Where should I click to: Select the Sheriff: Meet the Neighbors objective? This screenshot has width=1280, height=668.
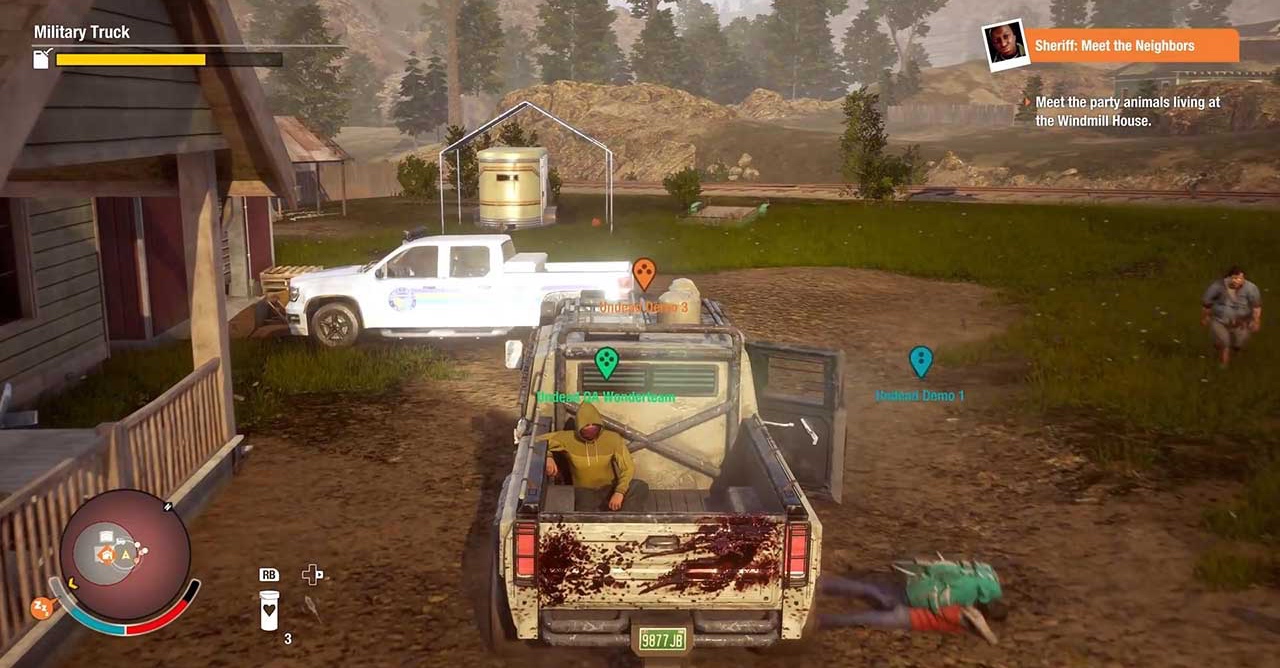(1130, 46)
